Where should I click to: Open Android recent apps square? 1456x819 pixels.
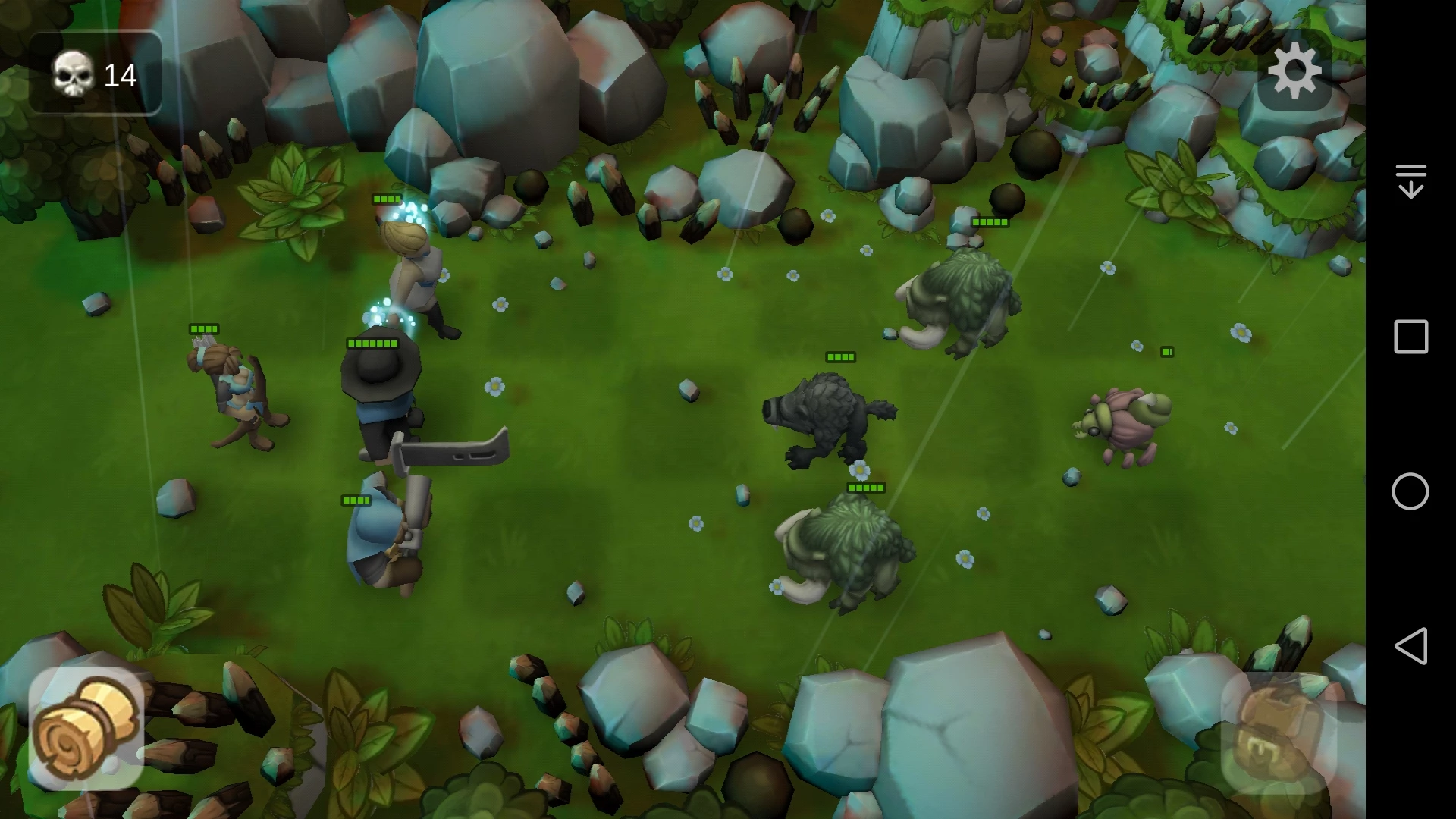(x=1410, y=337)
